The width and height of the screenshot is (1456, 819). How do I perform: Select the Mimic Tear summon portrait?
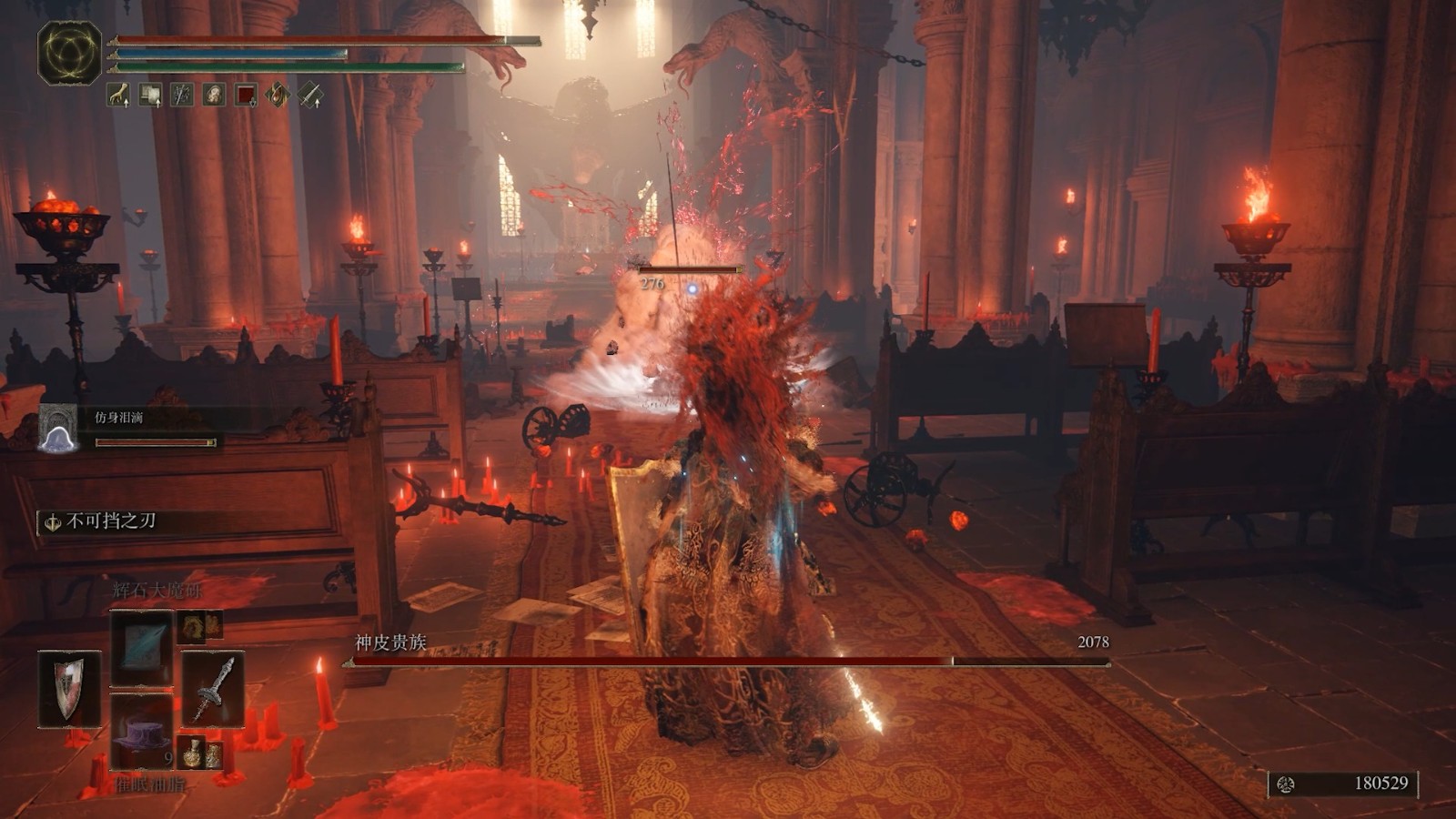point(59,428)
